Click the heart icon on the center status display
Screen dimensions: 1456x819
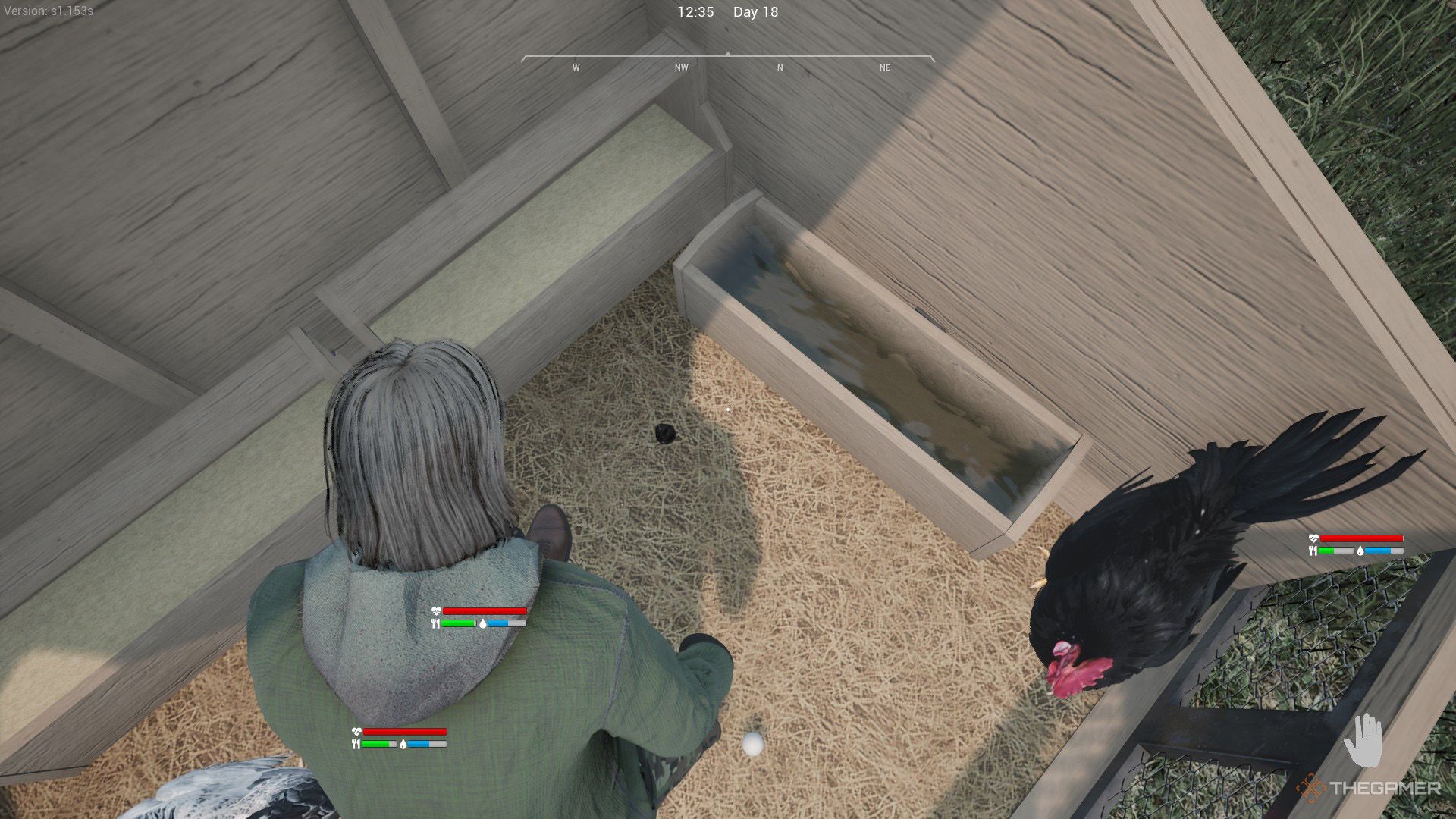(x=437, y=612)
